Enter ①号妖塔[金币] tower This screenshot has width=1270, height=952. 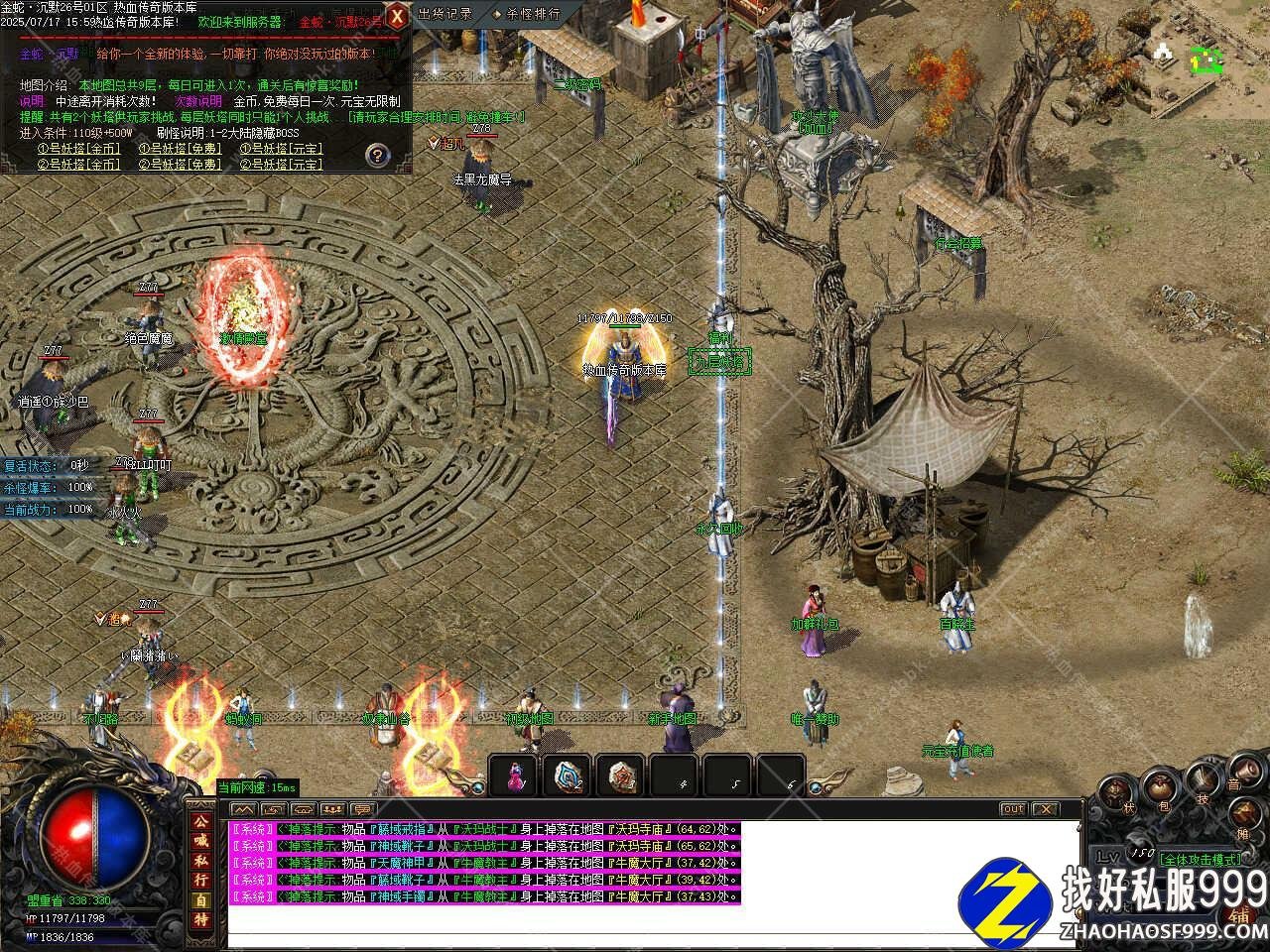pos(79,149)
